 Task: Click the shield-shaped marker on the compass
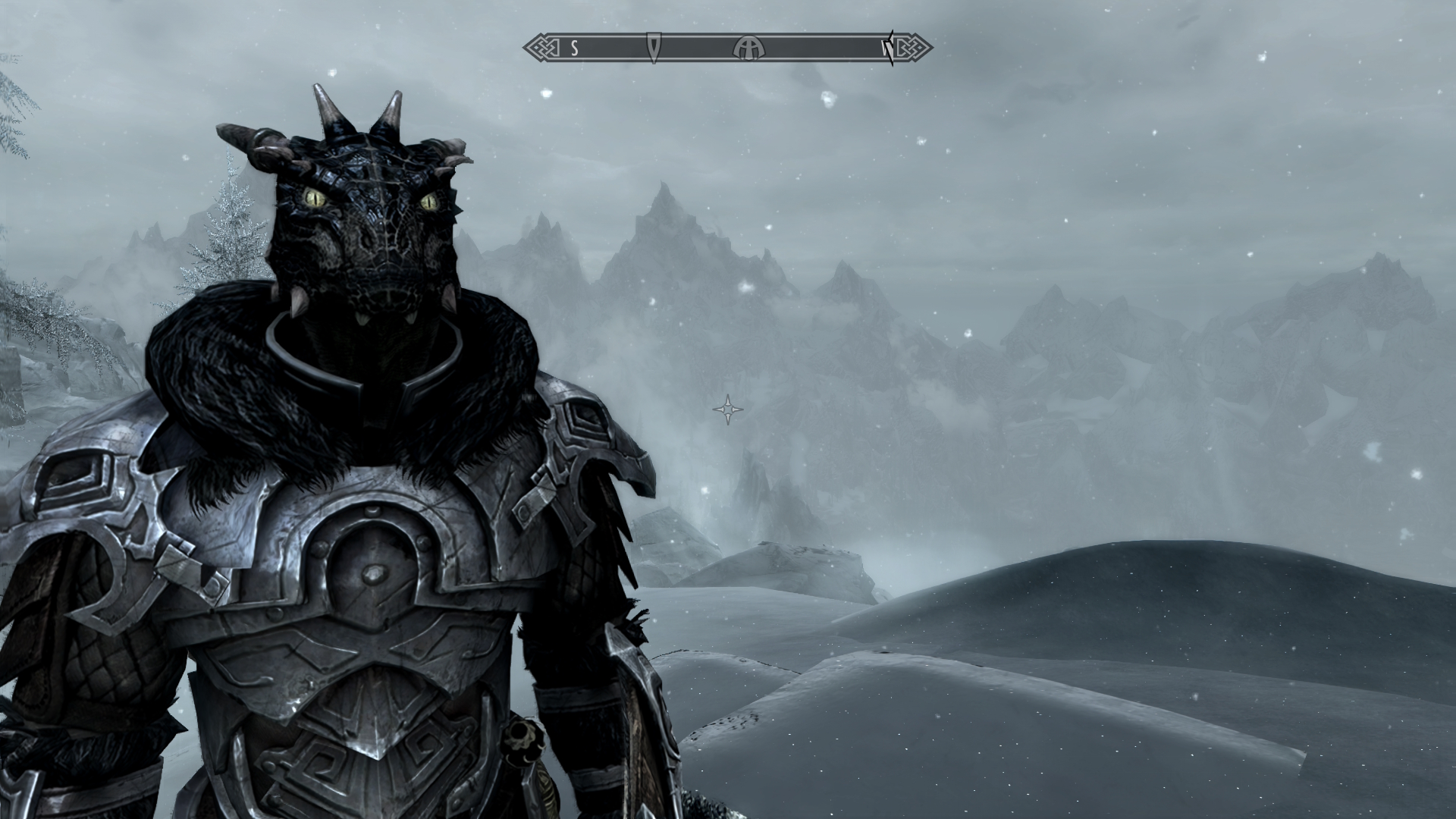click(654, 47)
